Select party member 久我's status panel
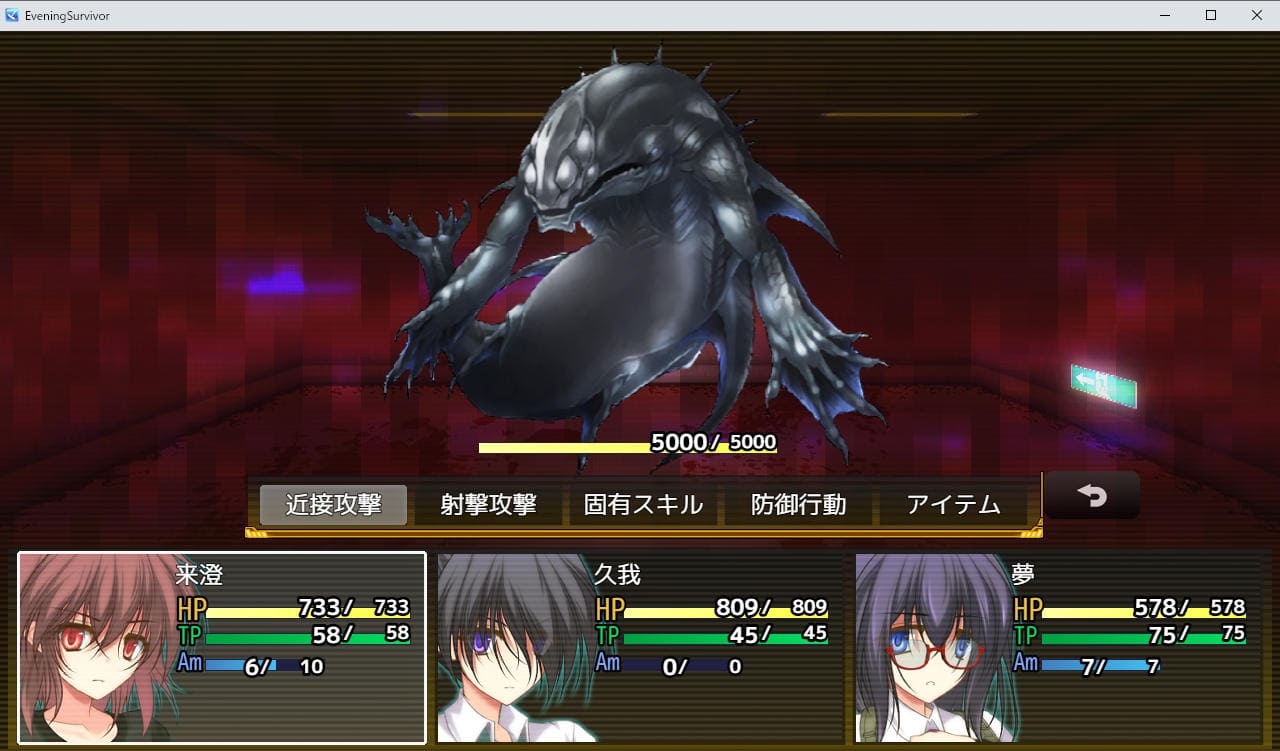 [x=640, y=648]
